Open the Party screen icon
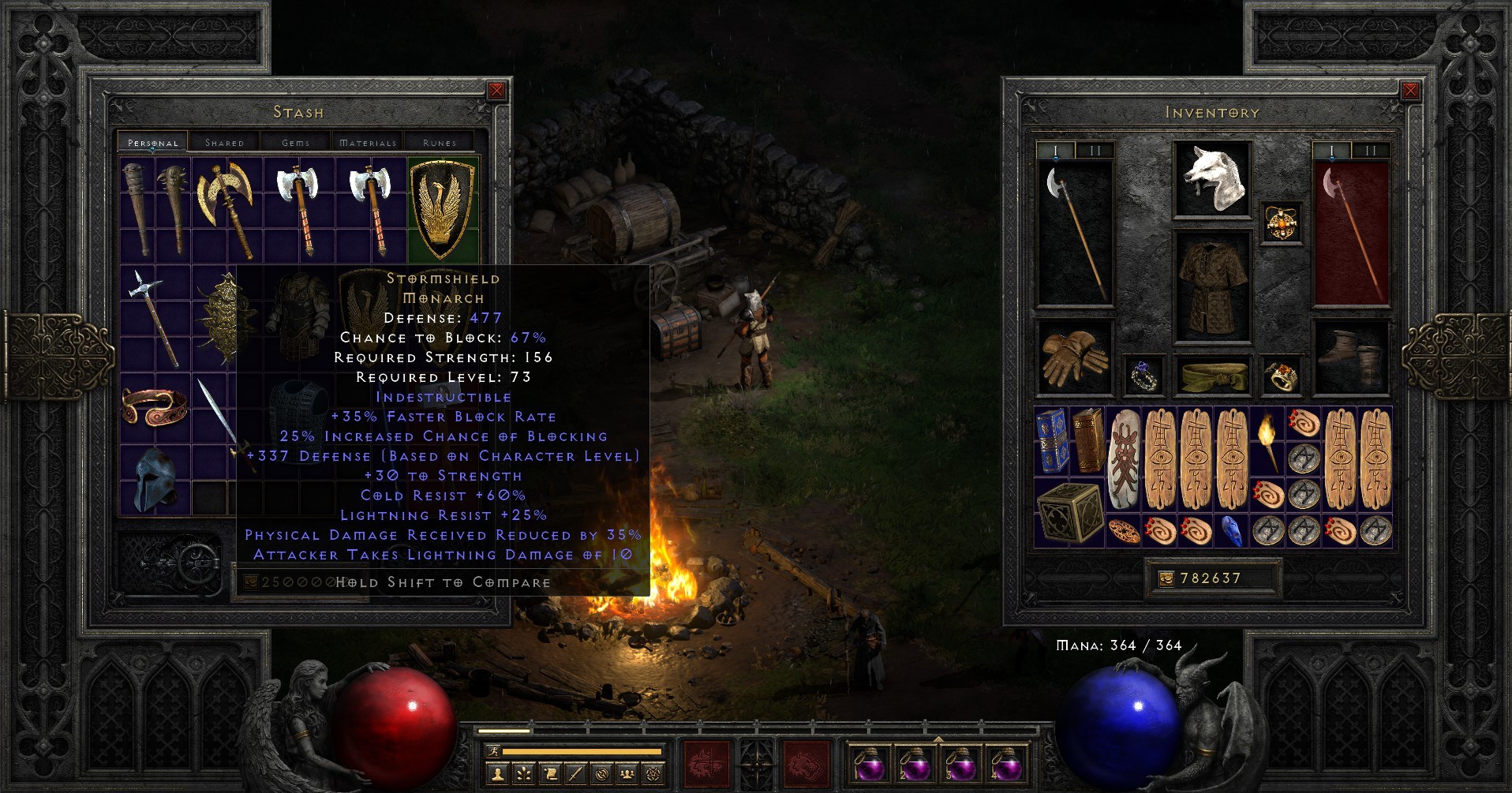Image resolution: width=1512 pixels, height=793 pixels. point(627,775)
